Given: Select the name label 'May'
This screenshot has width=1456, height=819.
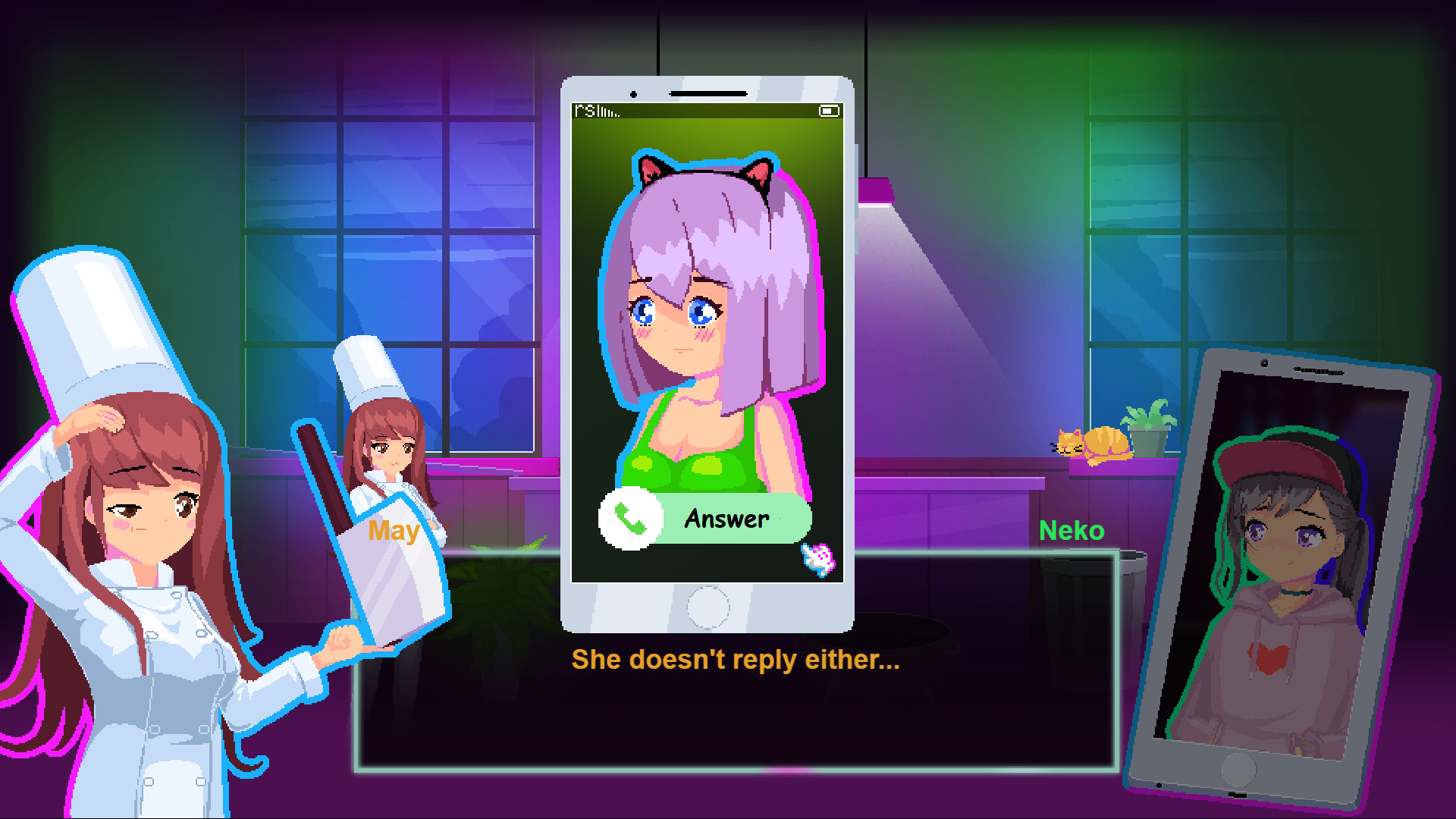Looking at the screenshot, I should 393,532.
